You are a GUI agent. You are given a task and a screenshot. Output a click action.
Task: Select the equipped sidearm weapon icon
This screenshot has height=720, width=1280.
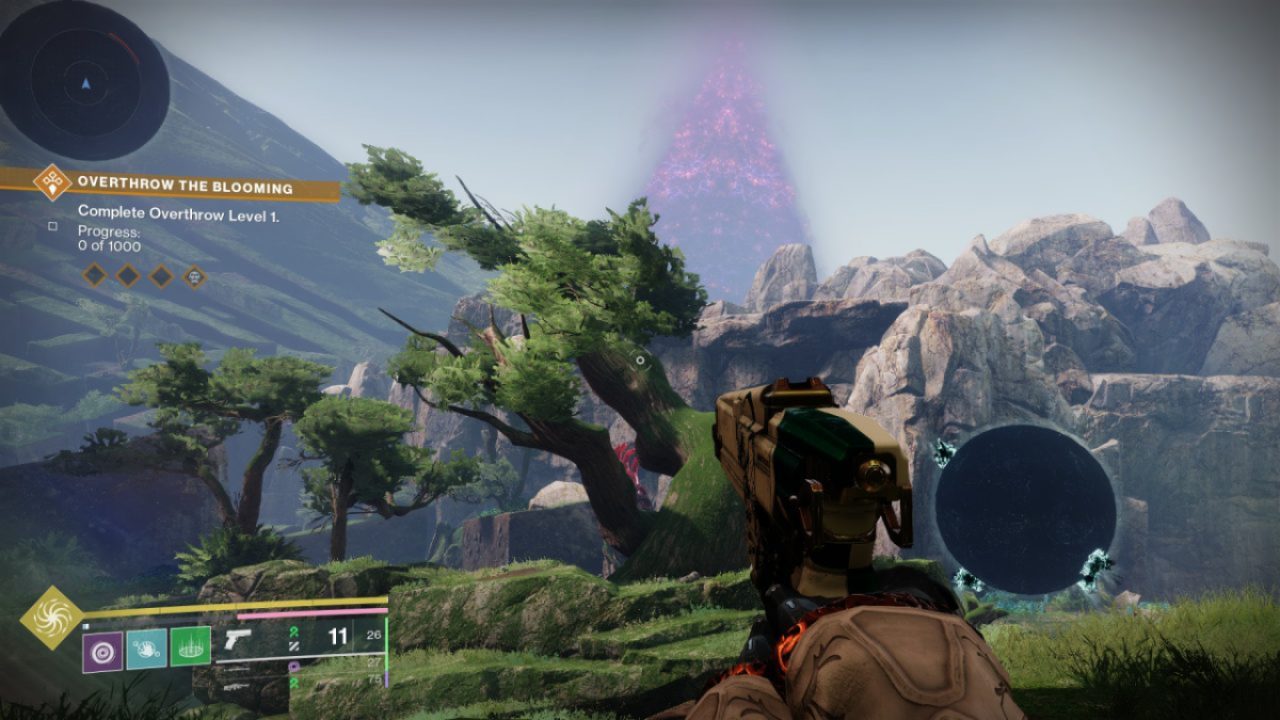coord(238,639)
